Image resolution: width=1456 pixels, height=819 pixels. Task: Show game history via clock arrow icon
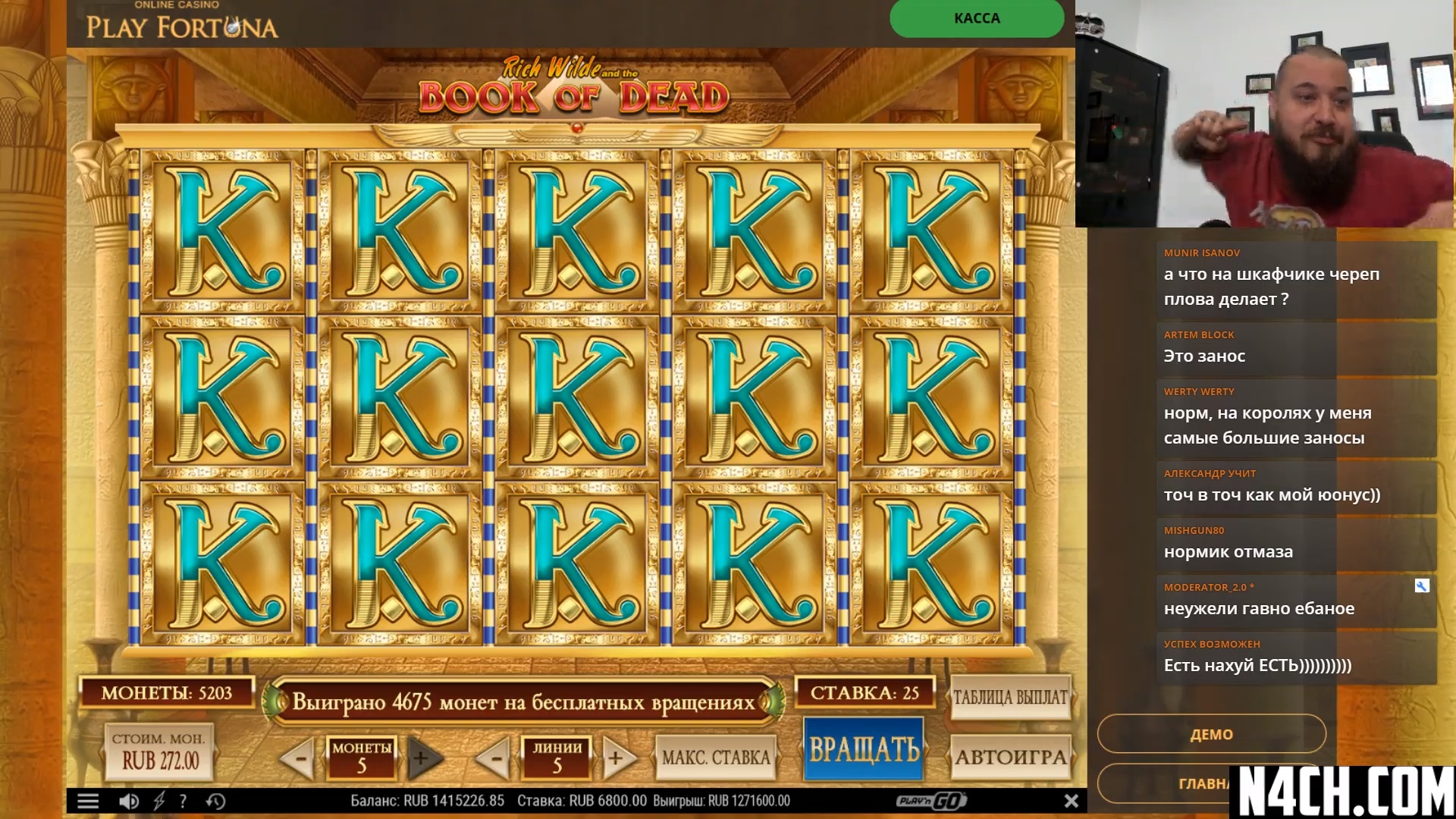point(215,801)
